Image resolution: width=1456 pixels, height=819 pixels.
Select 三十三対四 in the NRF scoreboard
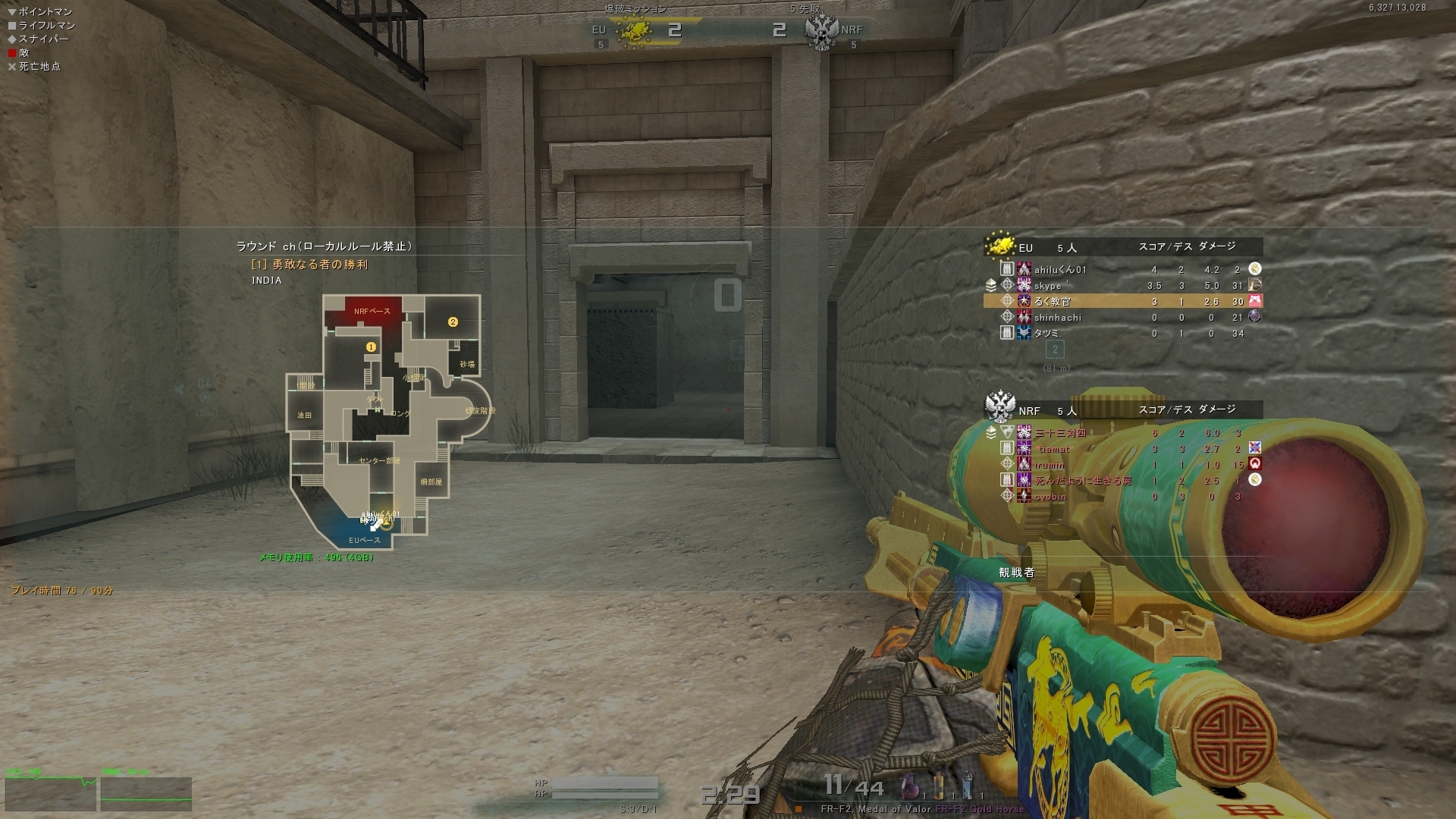(1060, 433)
